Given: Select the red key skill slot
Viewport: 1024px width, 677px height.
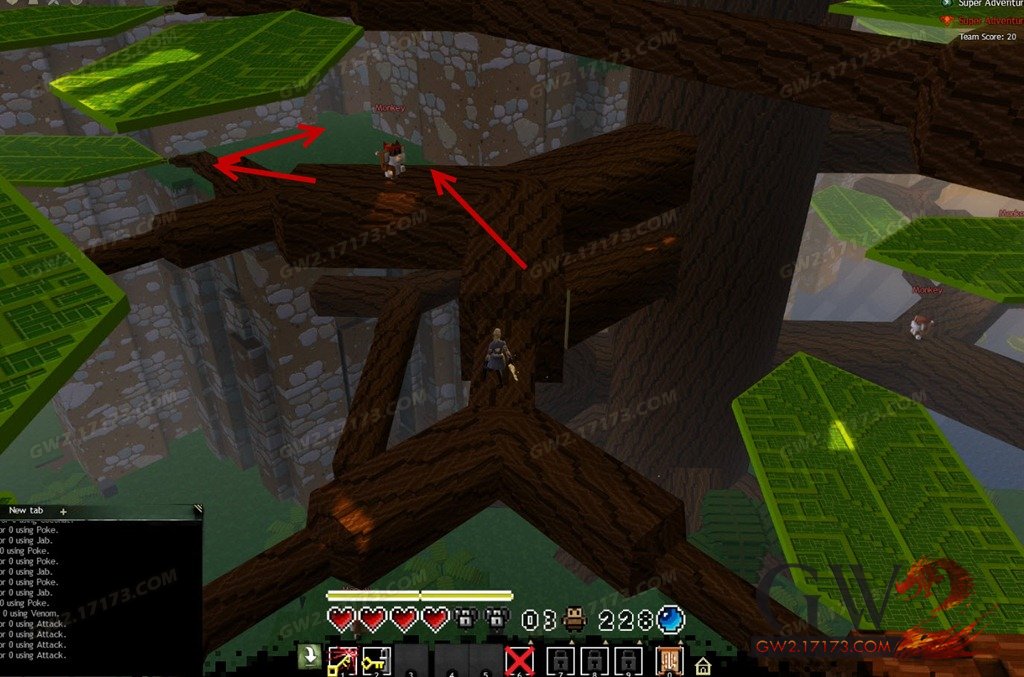Looking at the screenshot, I should tap(341, 660).
